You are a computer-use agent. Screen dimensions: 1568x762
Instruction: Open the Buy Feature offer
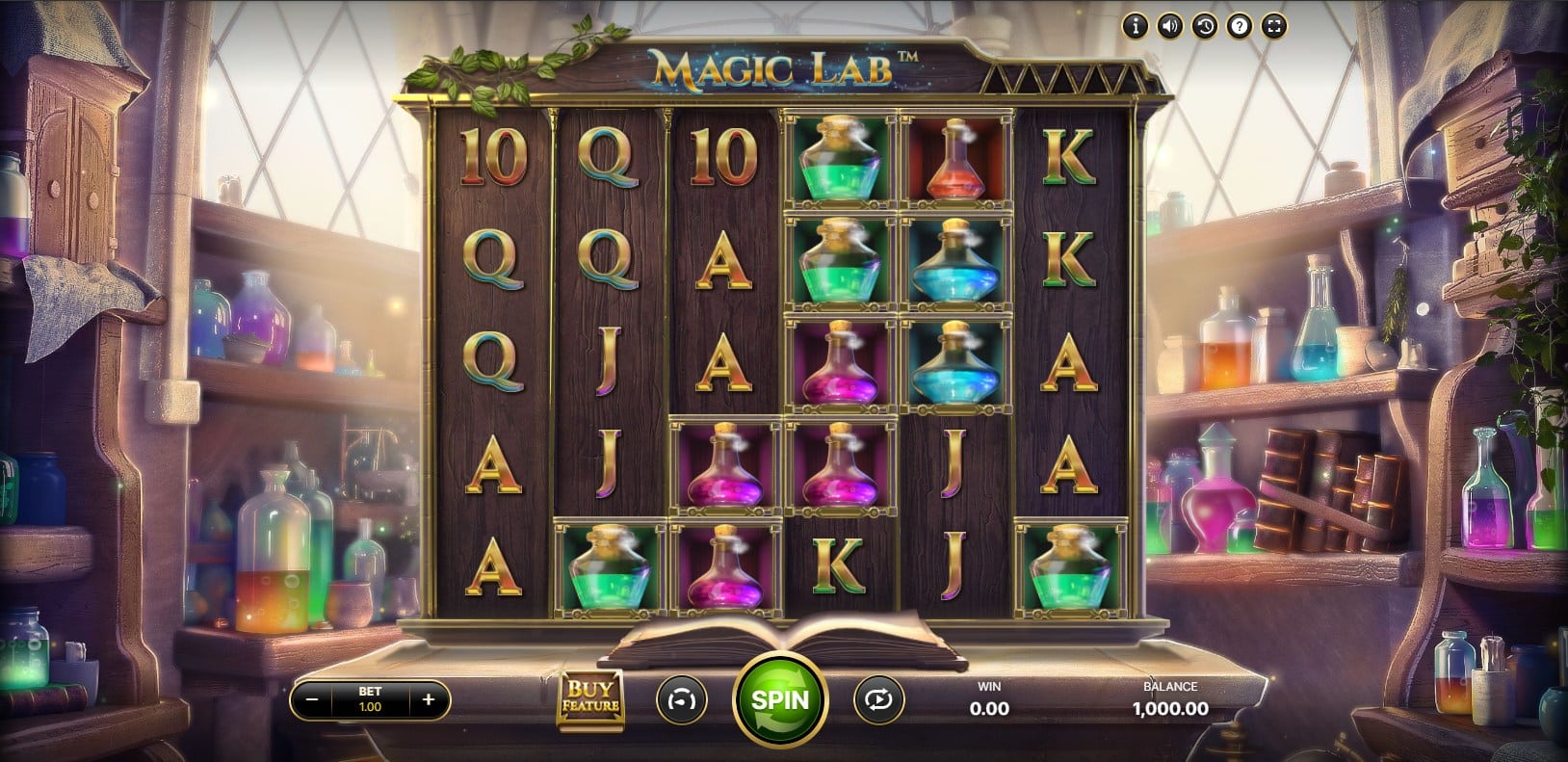590,699
